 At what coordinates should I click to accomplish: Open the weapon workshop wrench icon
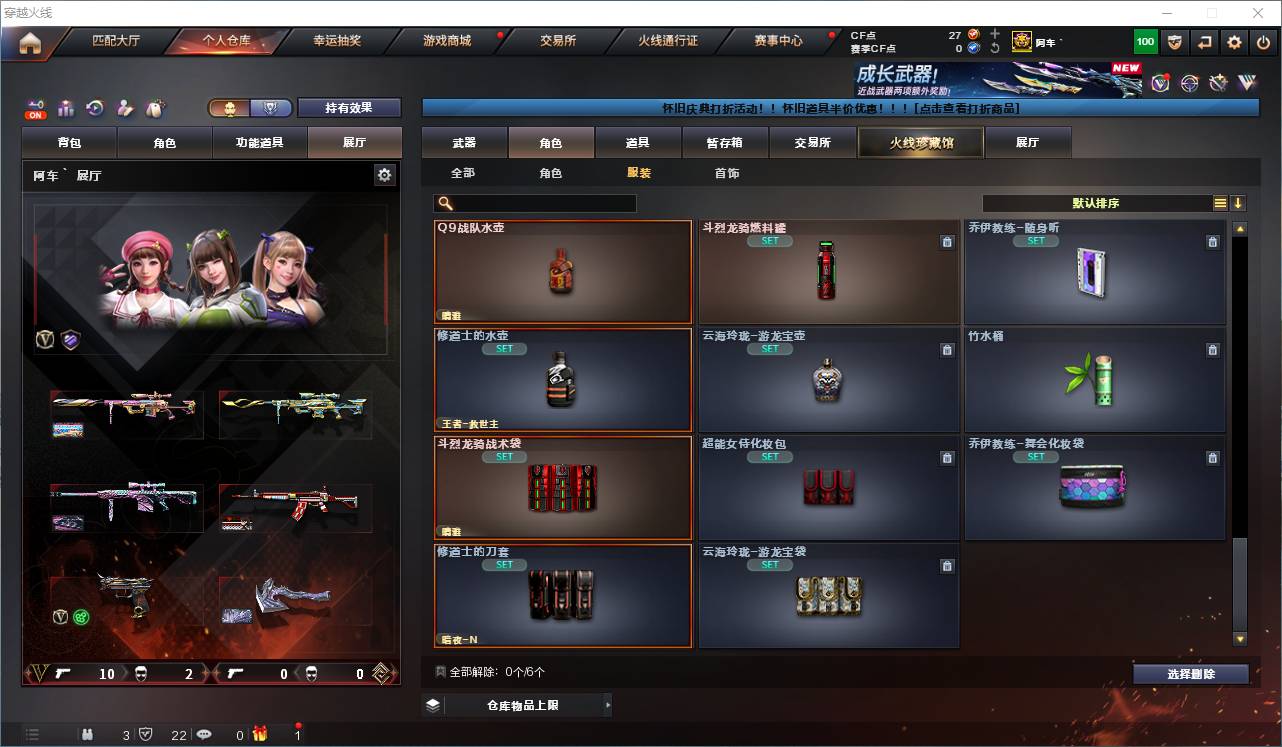[1217, 83]
